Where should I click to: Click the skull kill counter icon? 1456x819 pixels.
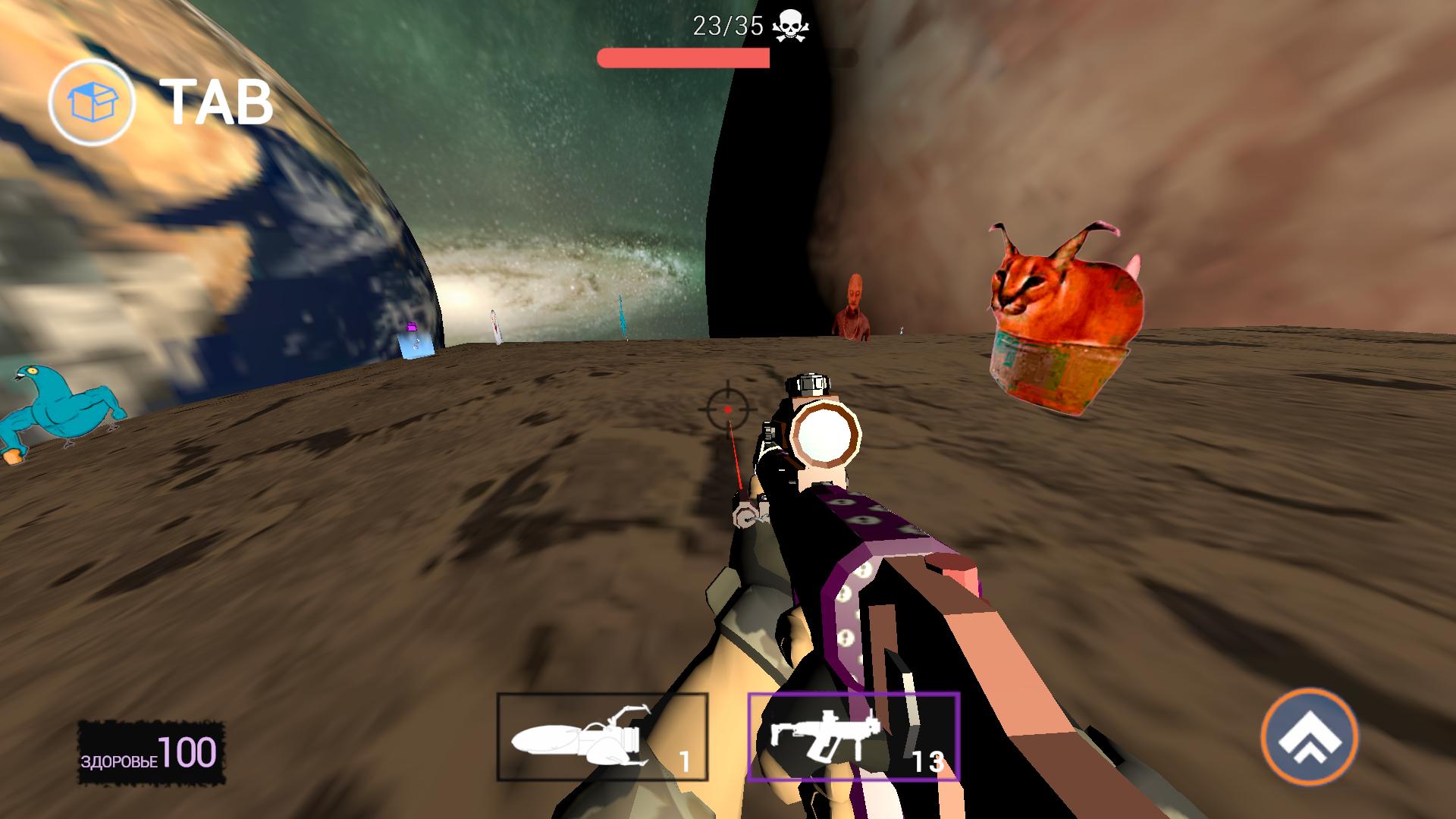(x=791, y=24)
